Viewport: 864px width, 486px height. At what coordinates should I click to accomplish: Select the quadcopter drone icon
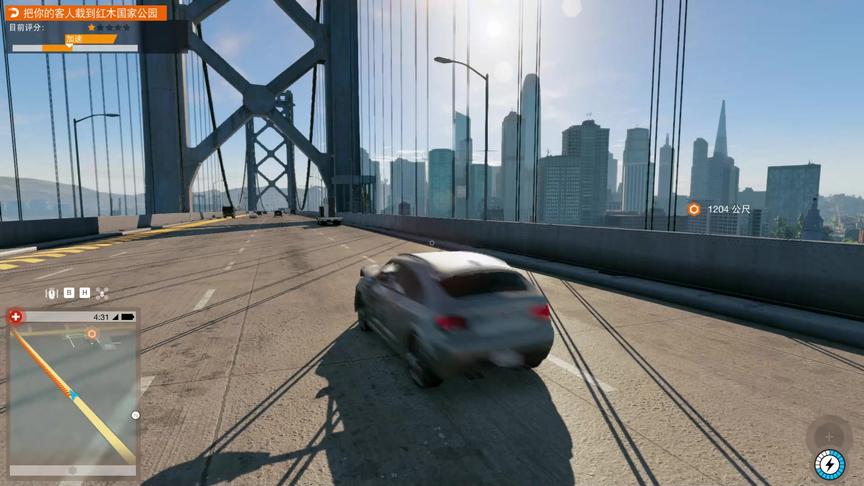(x=102, y=293)
